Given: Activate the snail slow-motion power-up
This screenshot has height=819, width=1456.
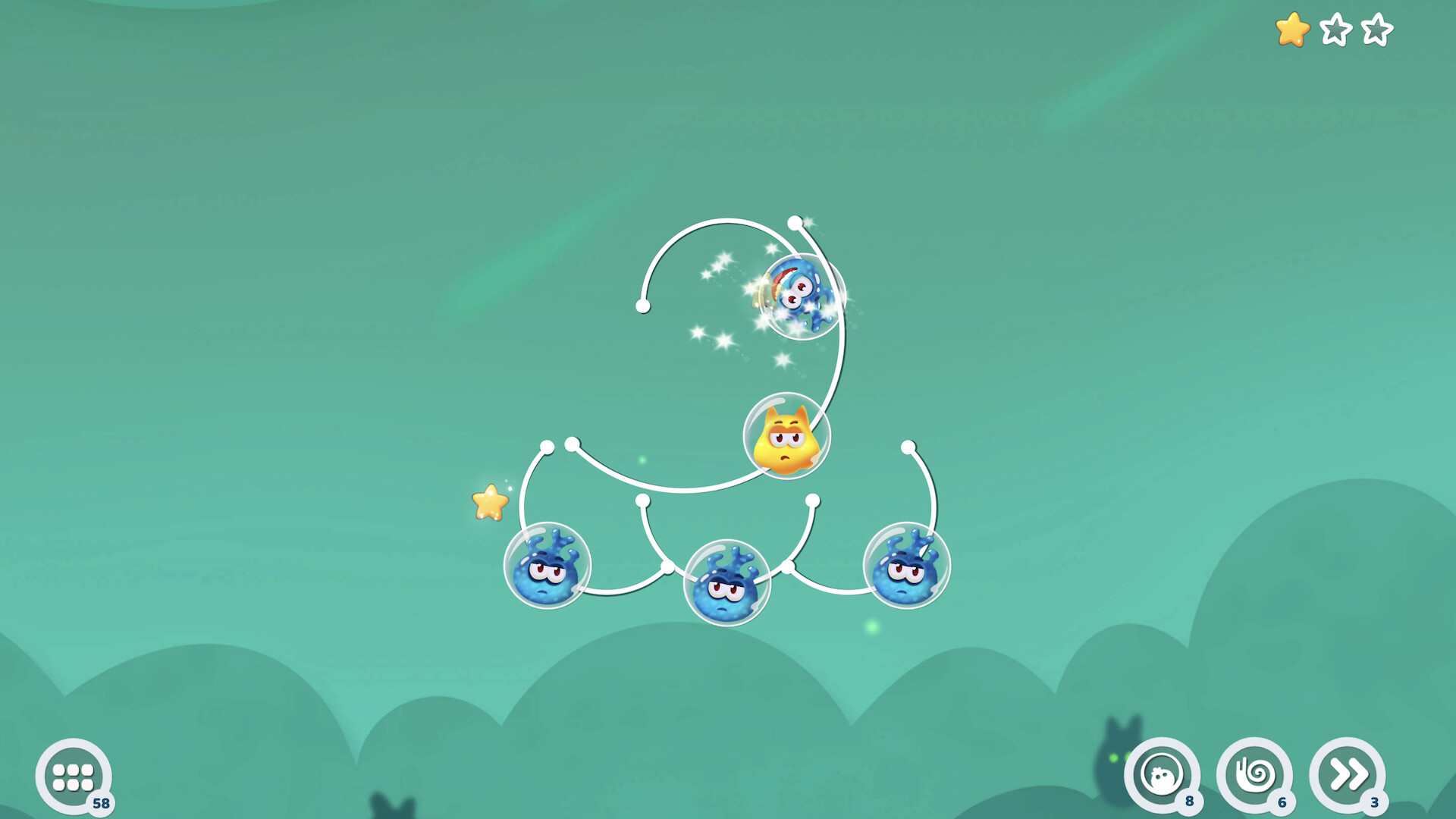Looking at the screenshot, I should tap(1256, 775).
